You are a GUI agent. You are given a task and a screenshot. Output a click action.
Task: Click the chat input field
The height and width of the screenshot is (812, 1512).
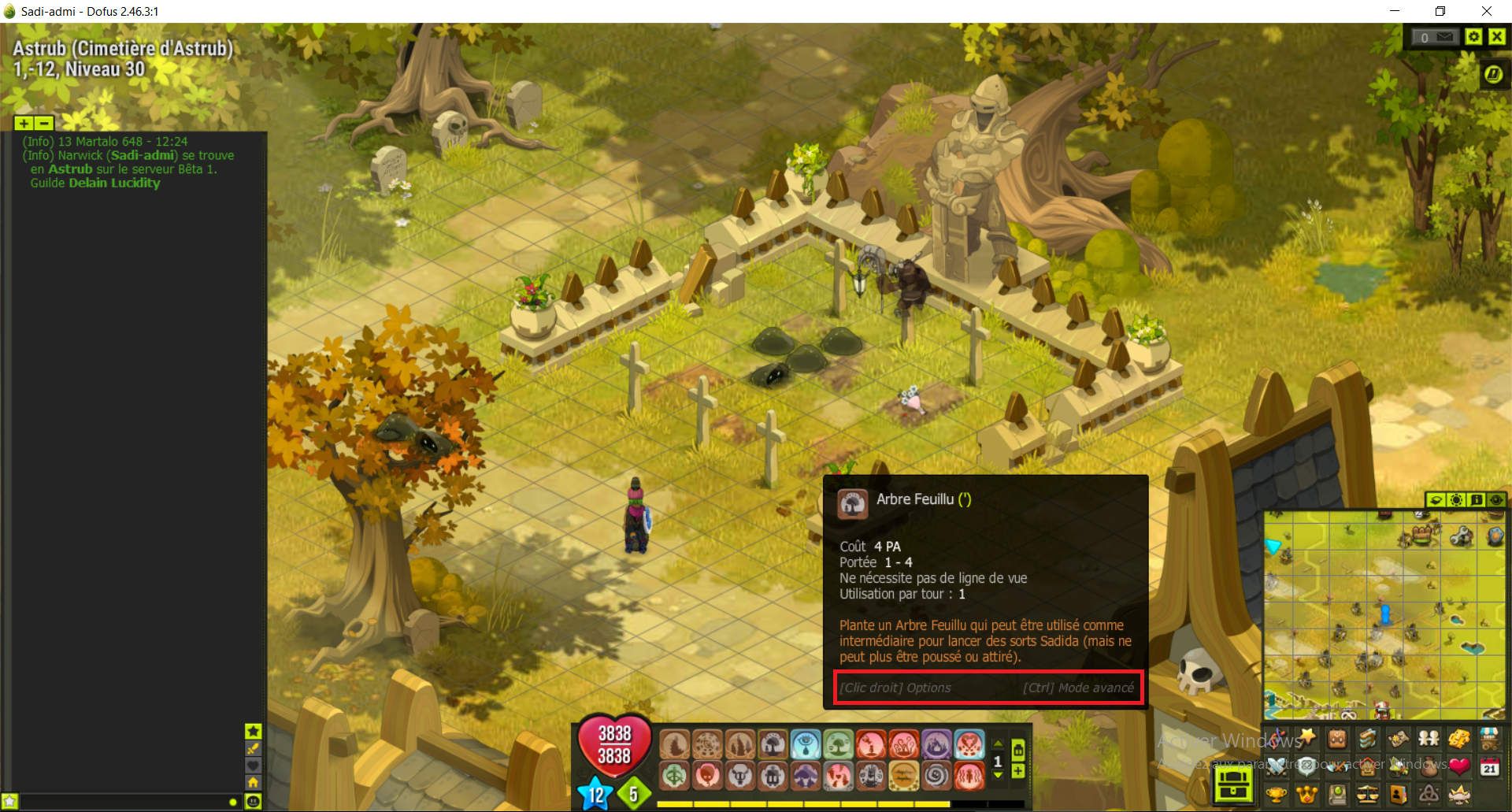pyautogui.click(x=118, y=802)
